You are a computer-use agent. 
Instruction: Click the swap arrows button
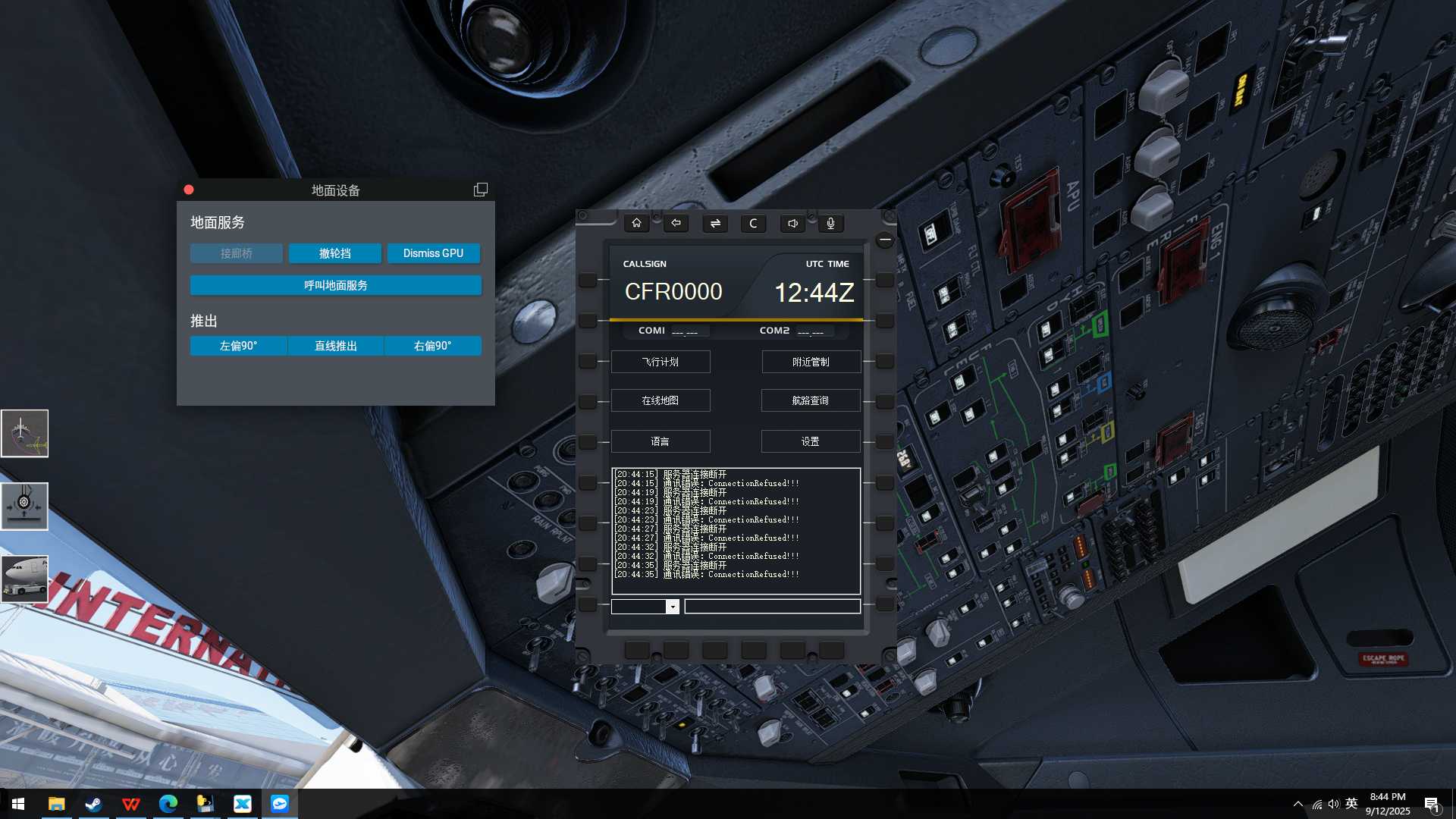[x=715, y=223]
